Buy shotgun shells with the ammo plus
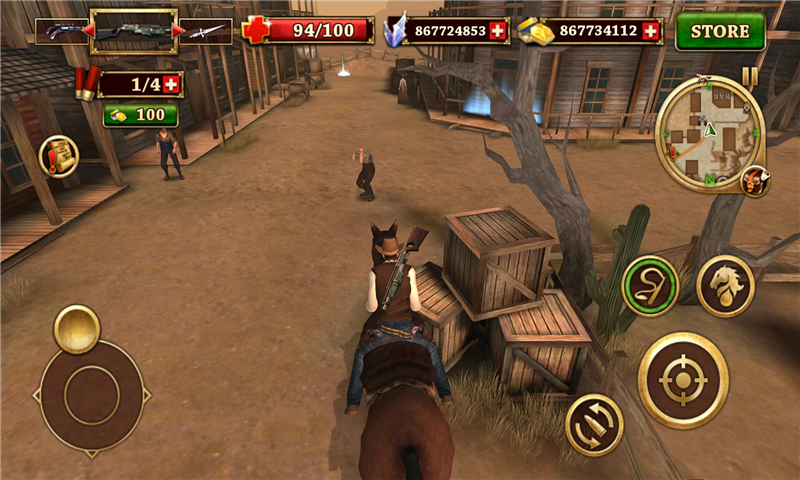 point(170,85)
